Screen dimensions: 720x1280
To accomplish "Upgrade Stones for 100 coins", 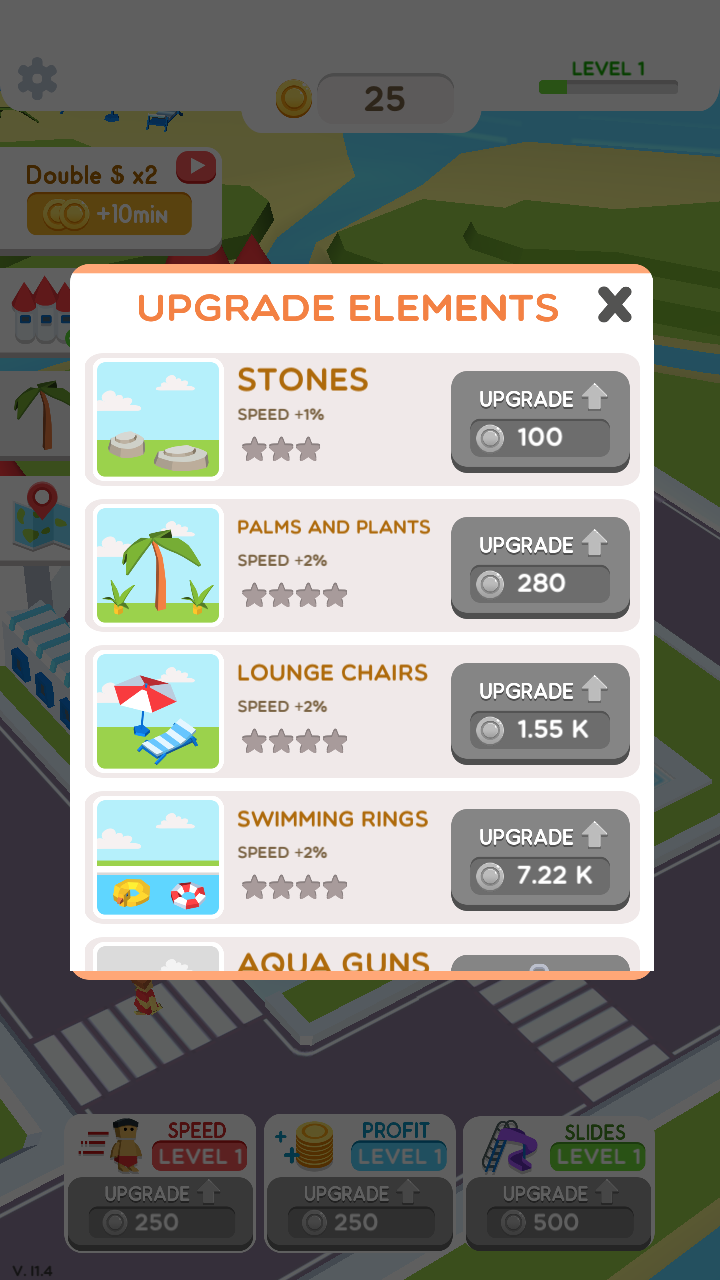I will (x=540, y=420).
